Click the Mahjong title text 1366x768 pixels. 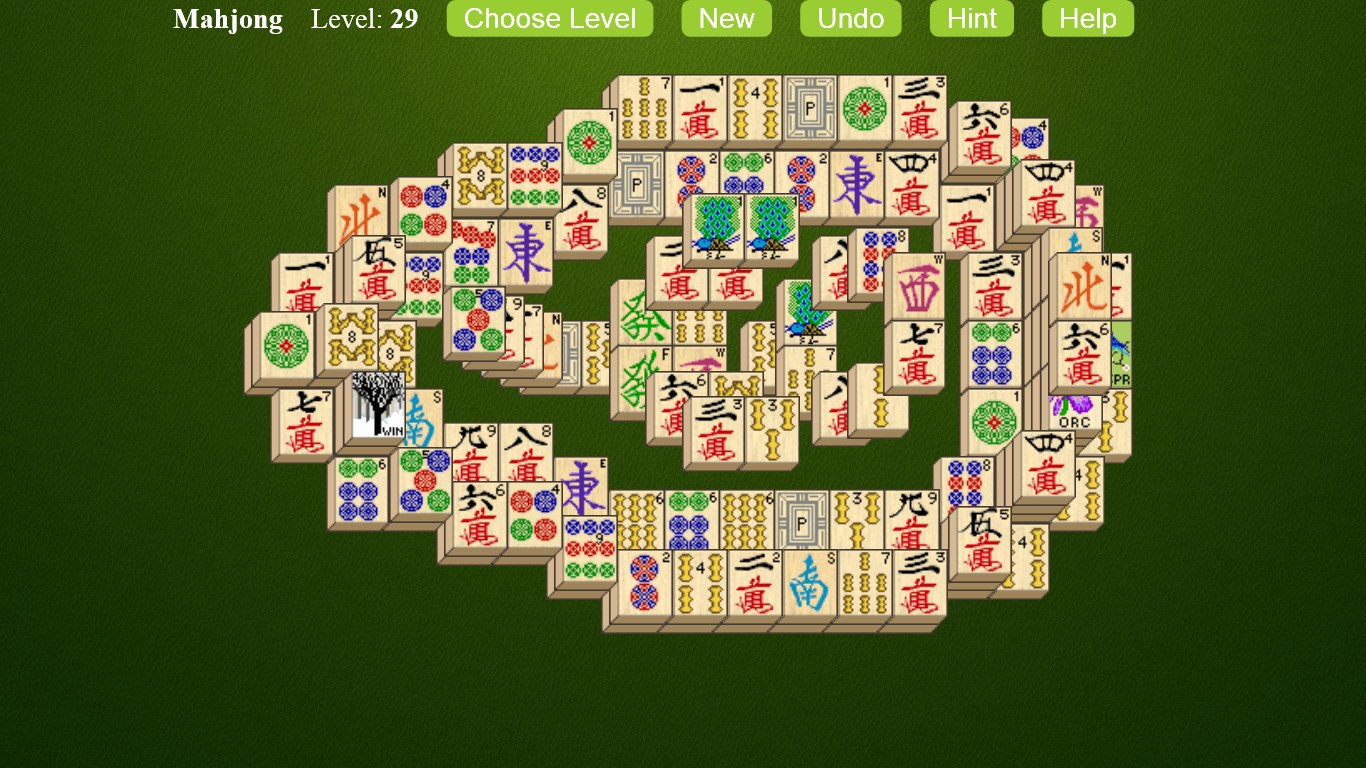pos(227,18)
